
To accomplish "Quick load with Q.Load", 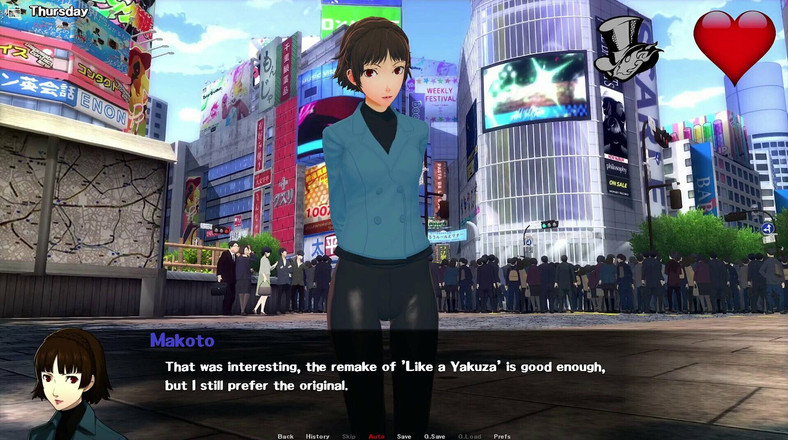I will coord(469,436).
